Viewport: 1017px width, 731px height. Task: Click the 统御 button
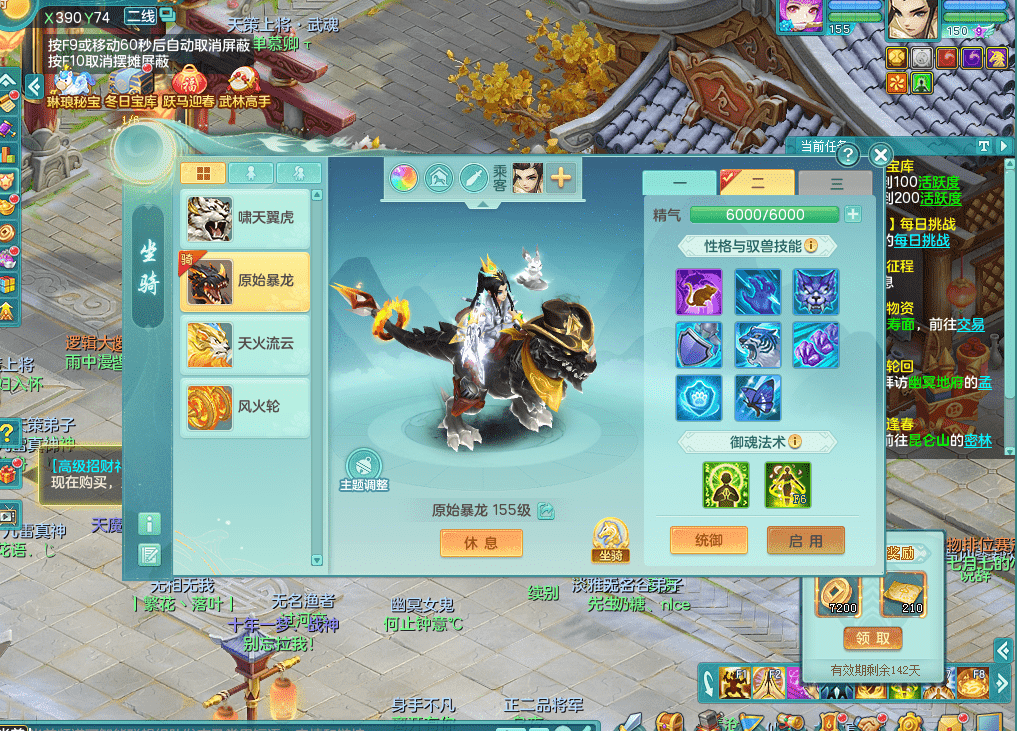(x=708, y=540)
